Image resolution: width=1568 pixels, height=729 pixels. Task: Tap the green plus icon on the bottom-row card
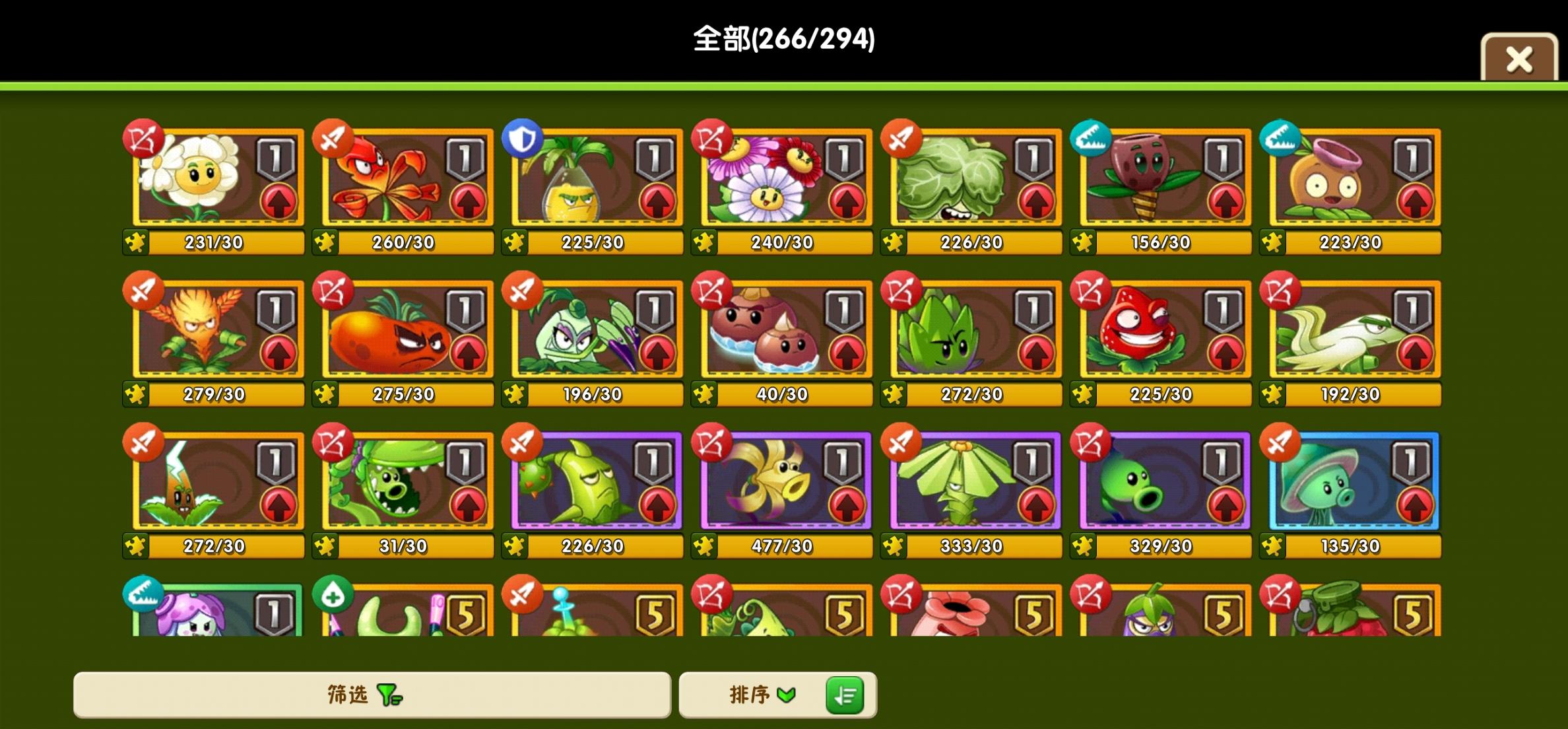point(331,594)
